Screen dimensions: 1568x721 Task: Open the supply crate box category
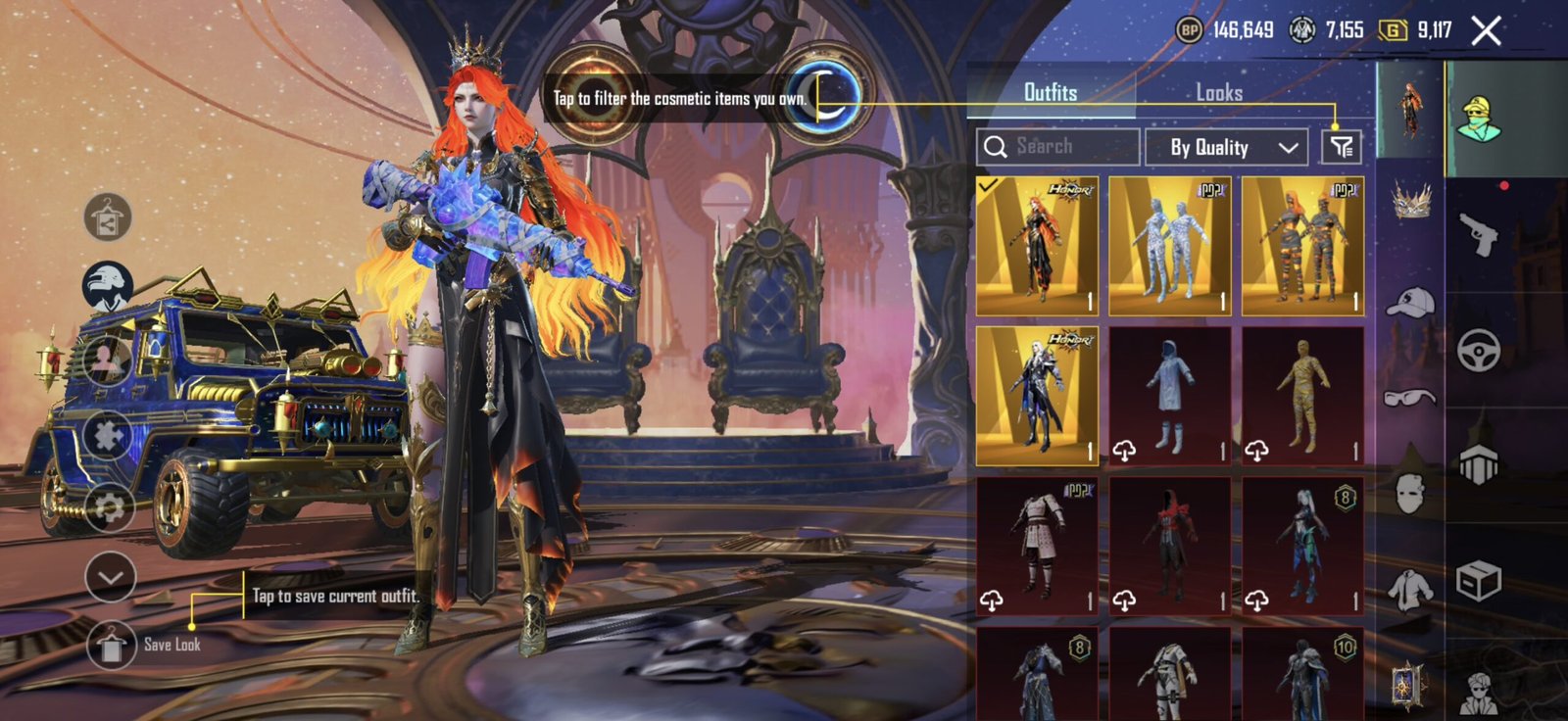[1478, 581]
